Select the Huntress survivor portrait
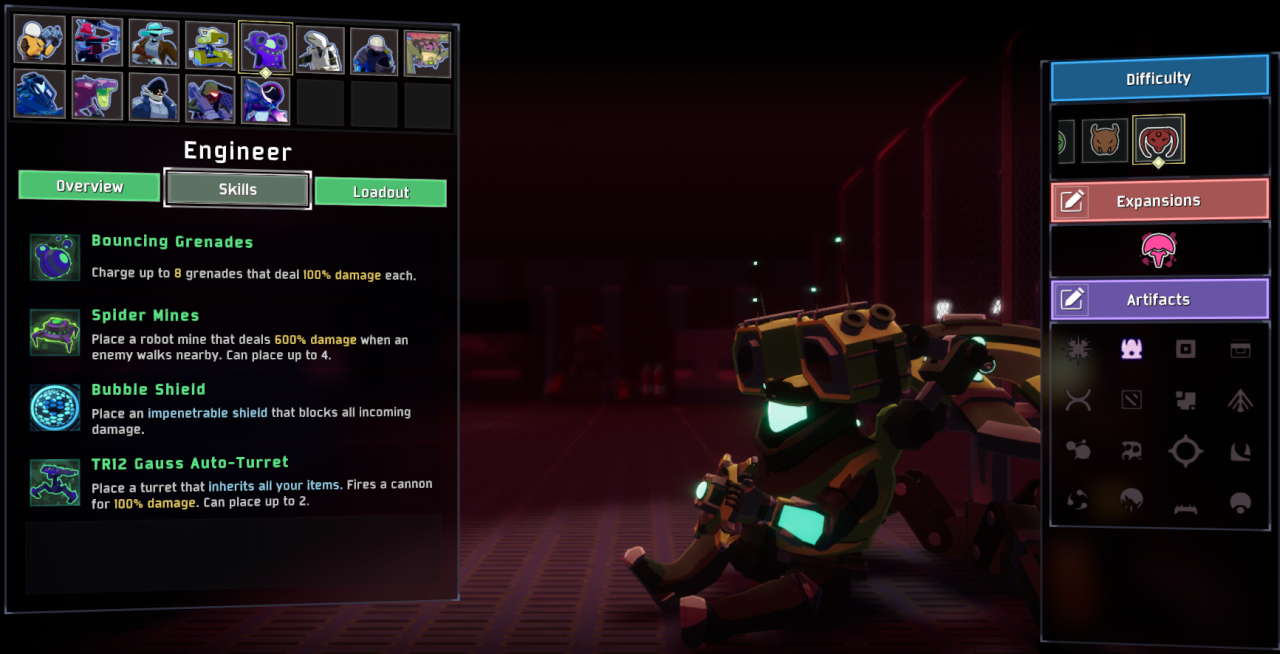This screenshot has width=1280, height=654. coord(98,42)
